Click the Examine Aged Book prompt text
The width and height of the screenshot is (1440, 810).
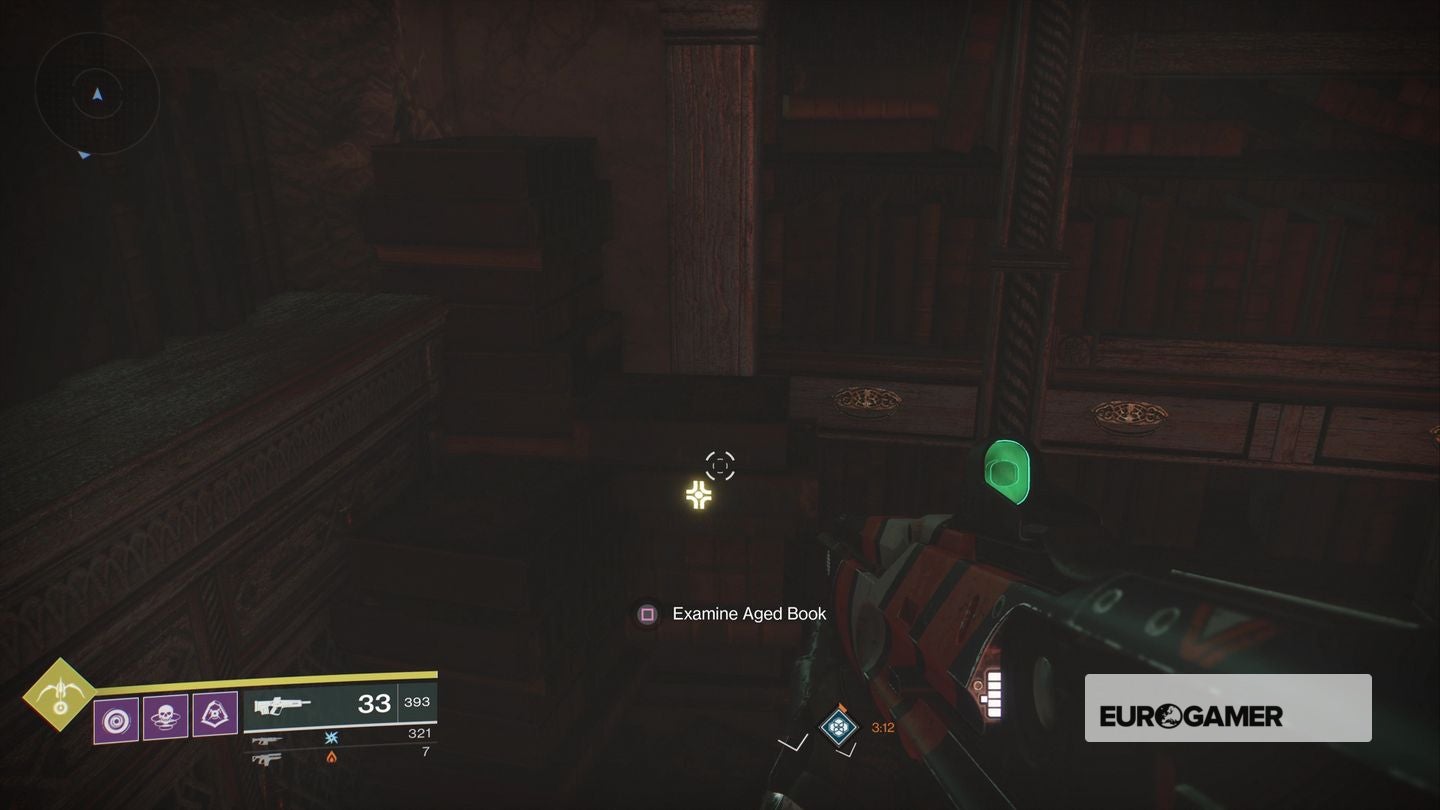[x=749, y=613]
